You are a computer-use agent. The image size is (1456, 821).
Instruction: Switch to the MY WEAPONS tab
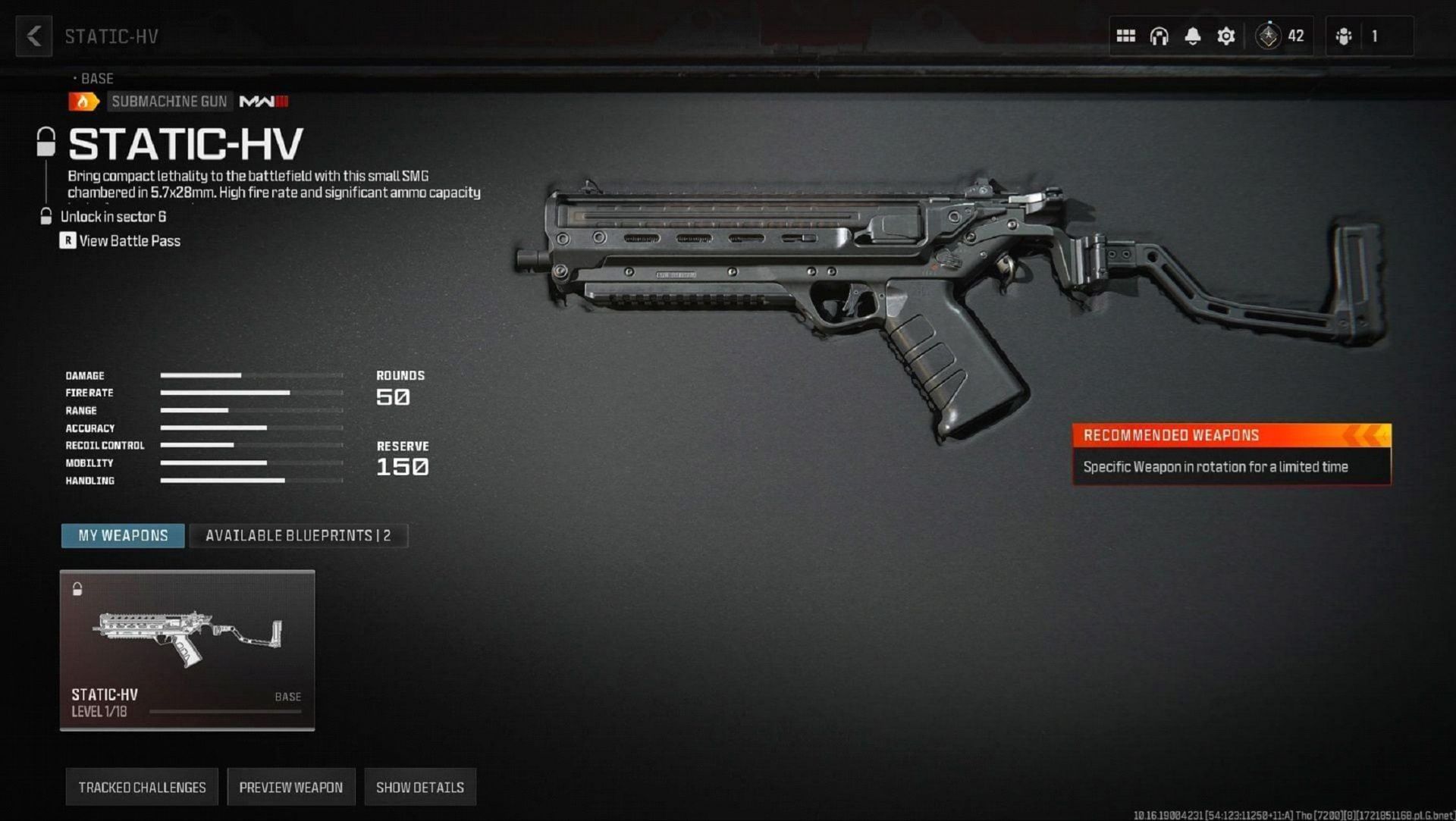[x=122, y=535]
